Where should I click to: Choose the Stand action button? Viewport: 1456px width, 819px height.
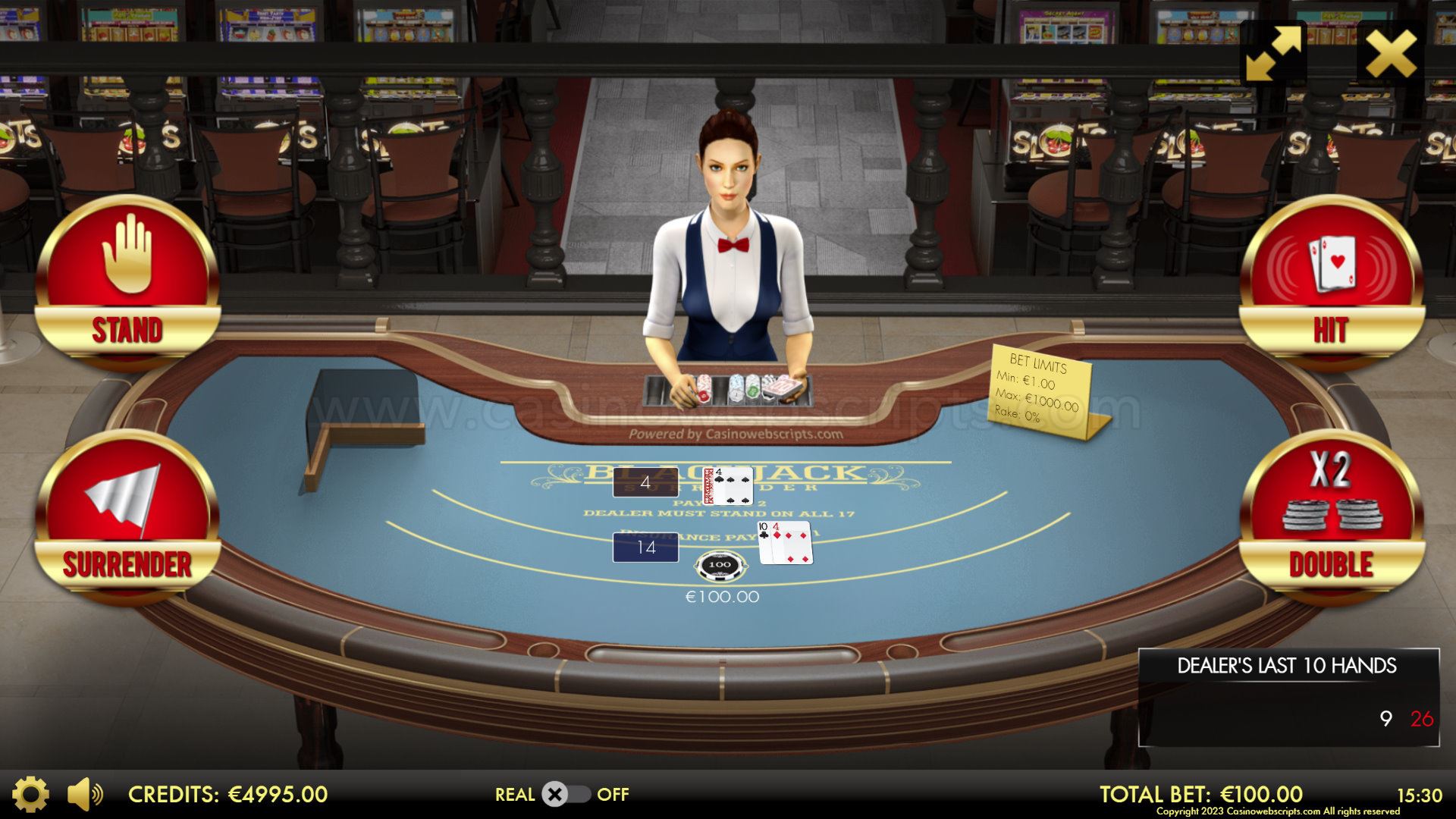click(127, 281)
